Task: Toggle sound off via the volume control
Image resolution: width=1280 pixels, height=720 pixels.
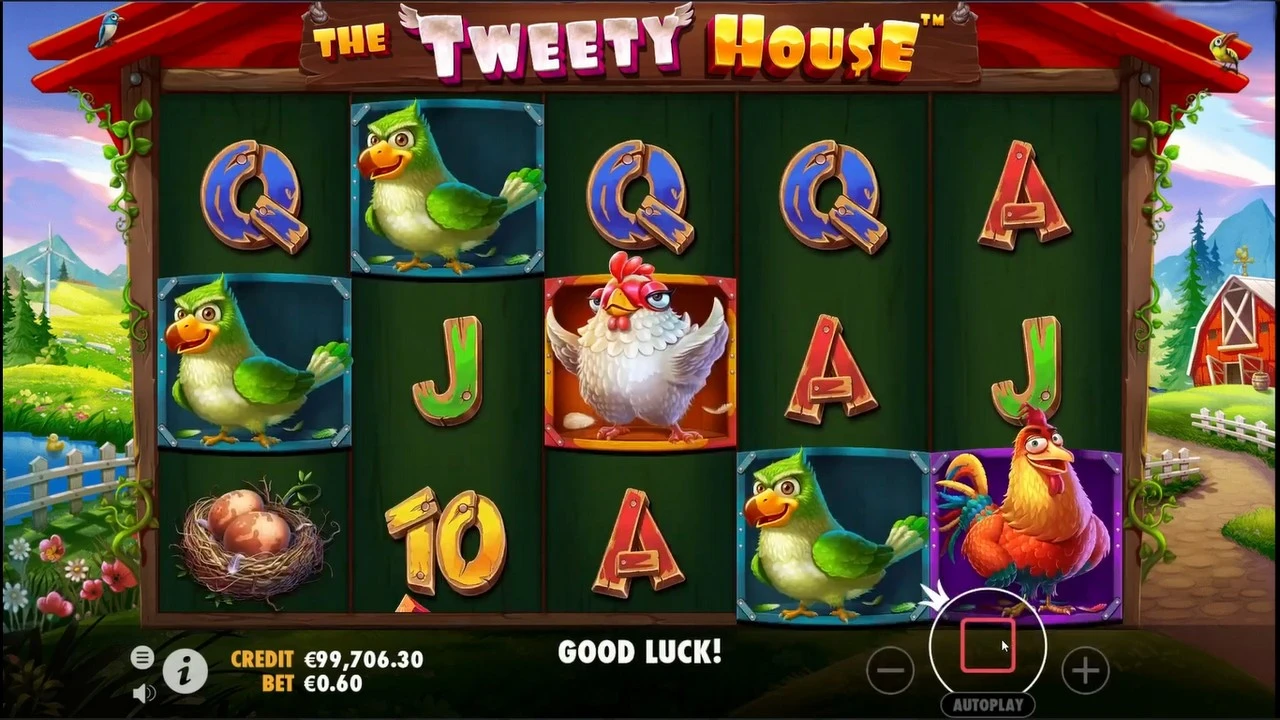Action: [x=142, y=692]
